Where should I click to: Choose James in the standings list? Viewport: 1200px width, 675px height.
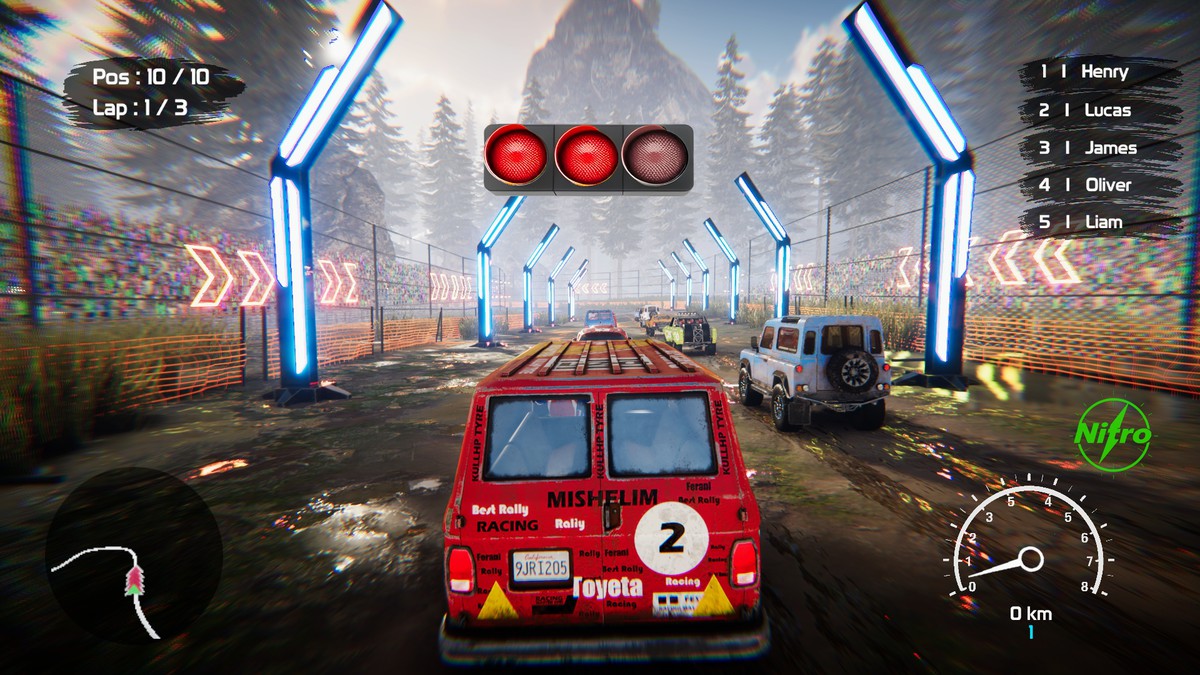[x=1096, y=148]
